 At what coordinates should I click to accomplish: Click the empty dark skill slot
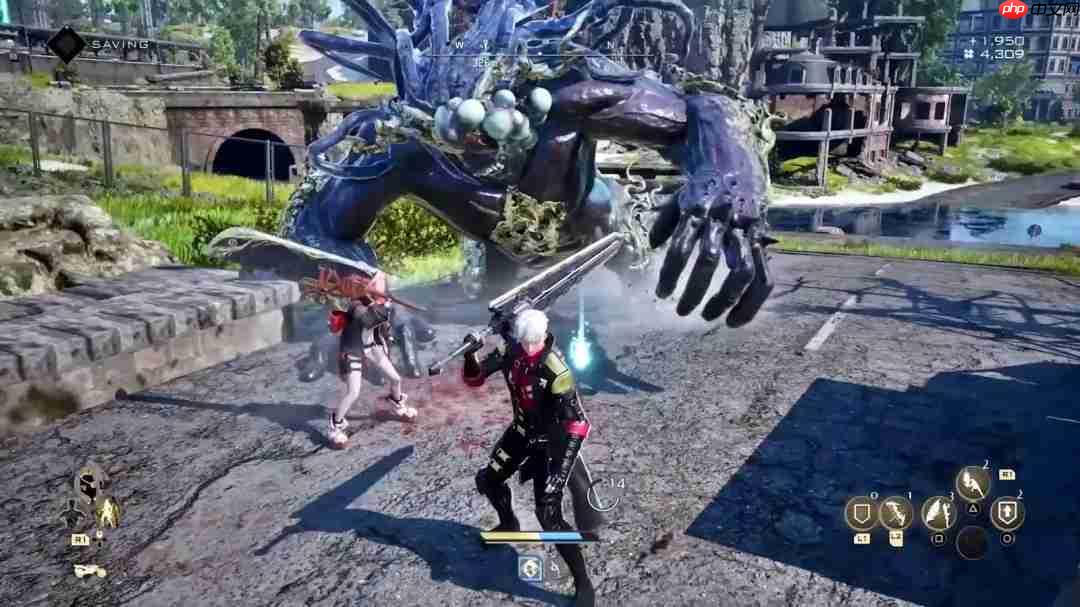972,542
